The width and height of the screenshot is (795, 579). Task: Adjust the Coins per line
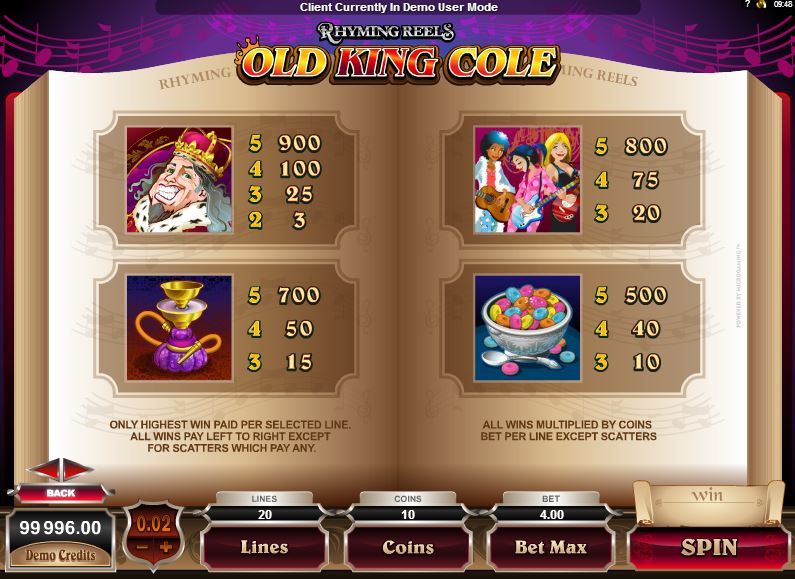point(408,547)
